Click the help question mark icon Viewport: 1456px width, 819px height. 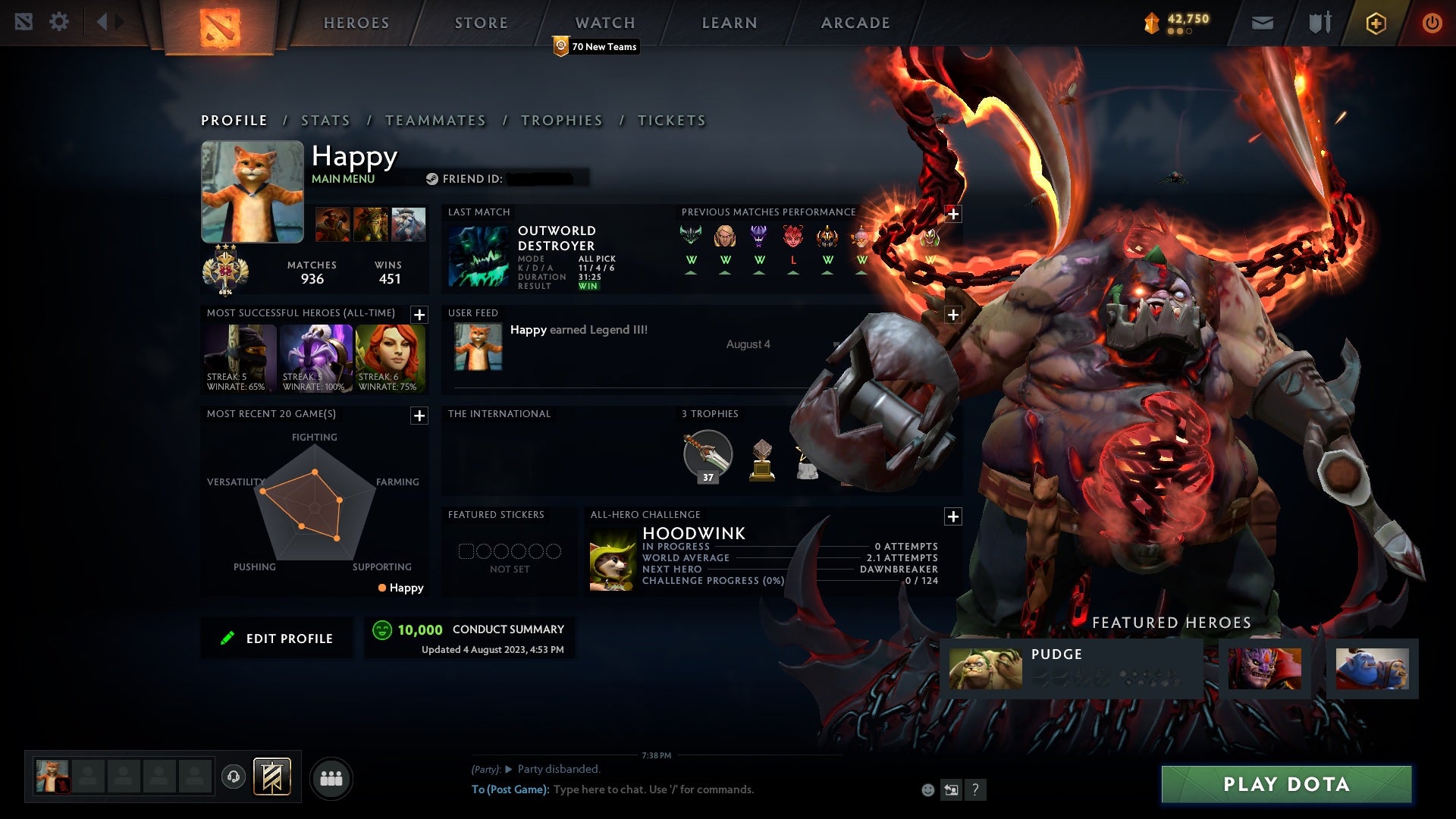(x=976, y=789)
